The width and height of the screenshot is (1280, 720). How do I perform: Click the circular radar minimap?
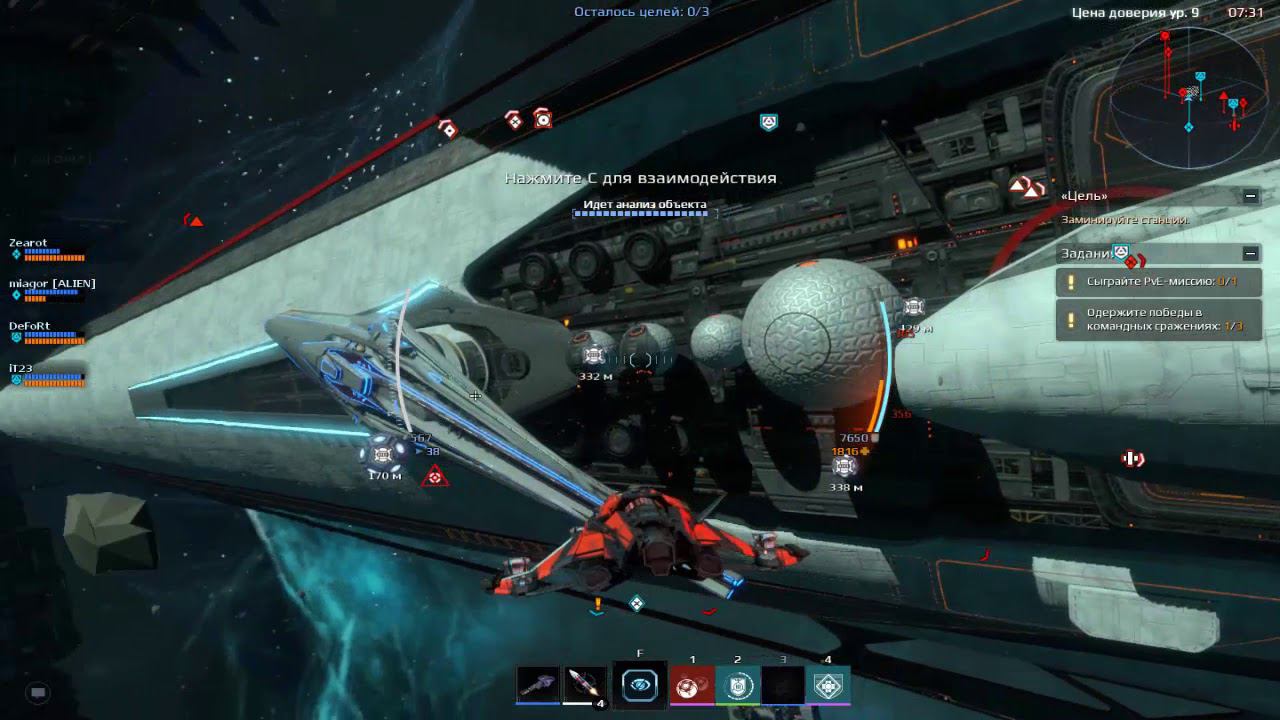tap(1189, 92)
